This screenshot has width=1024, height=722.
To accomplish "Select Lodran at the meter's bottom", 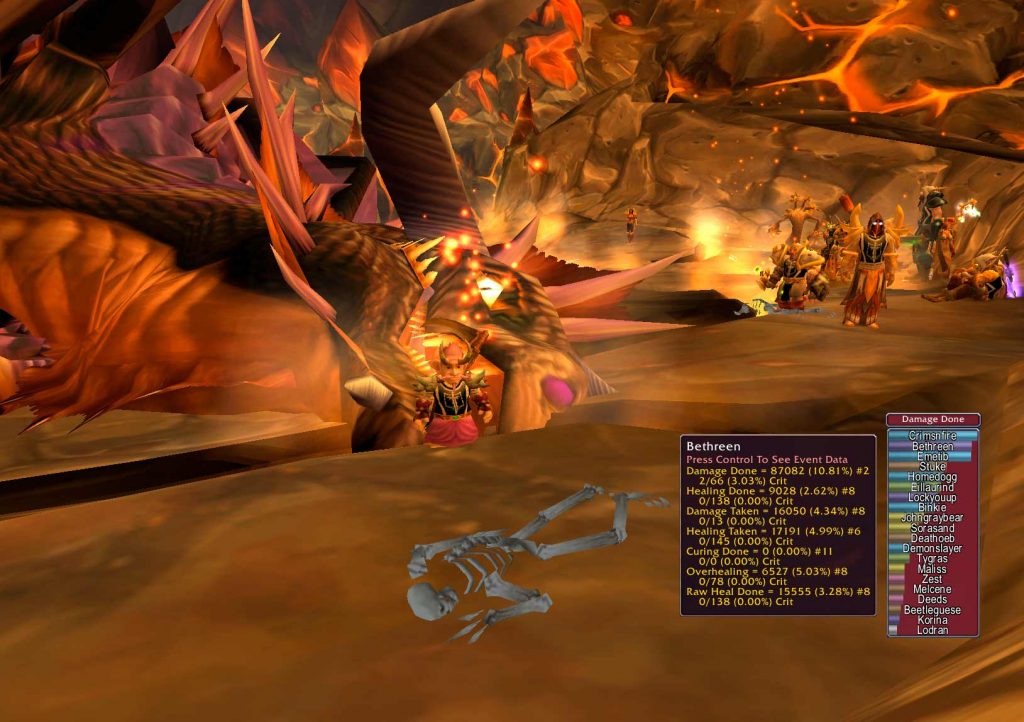I will 932,630.
